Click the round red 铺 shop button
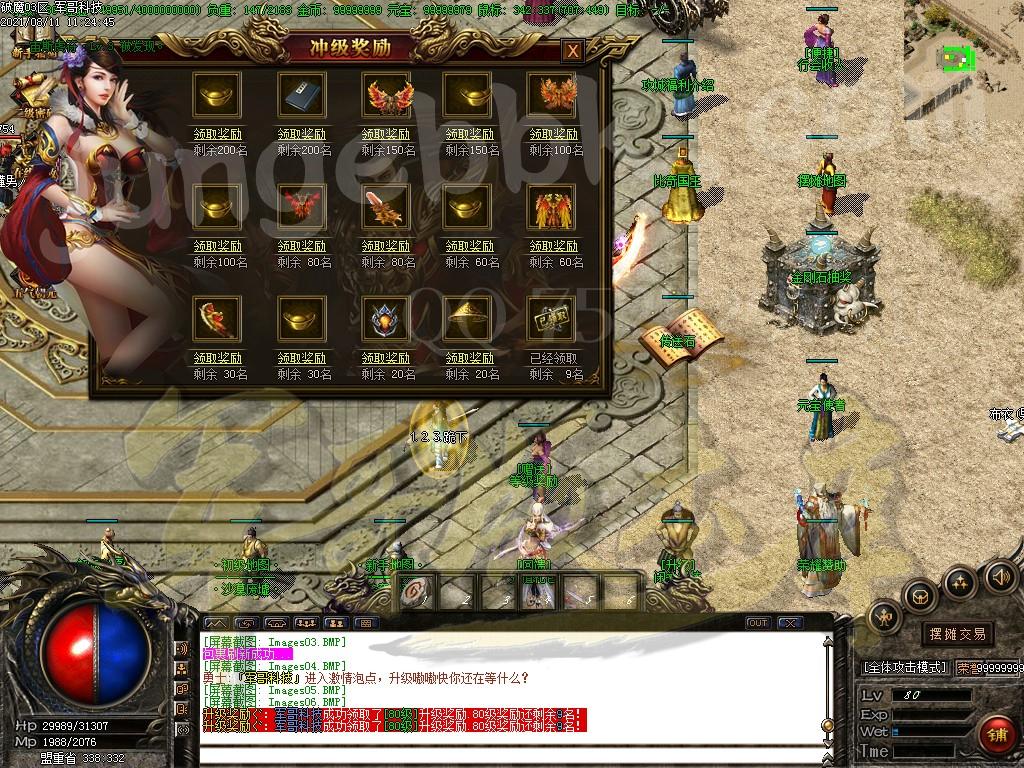The height and width of the screenshot is (768, 1024). coord(996,735)
